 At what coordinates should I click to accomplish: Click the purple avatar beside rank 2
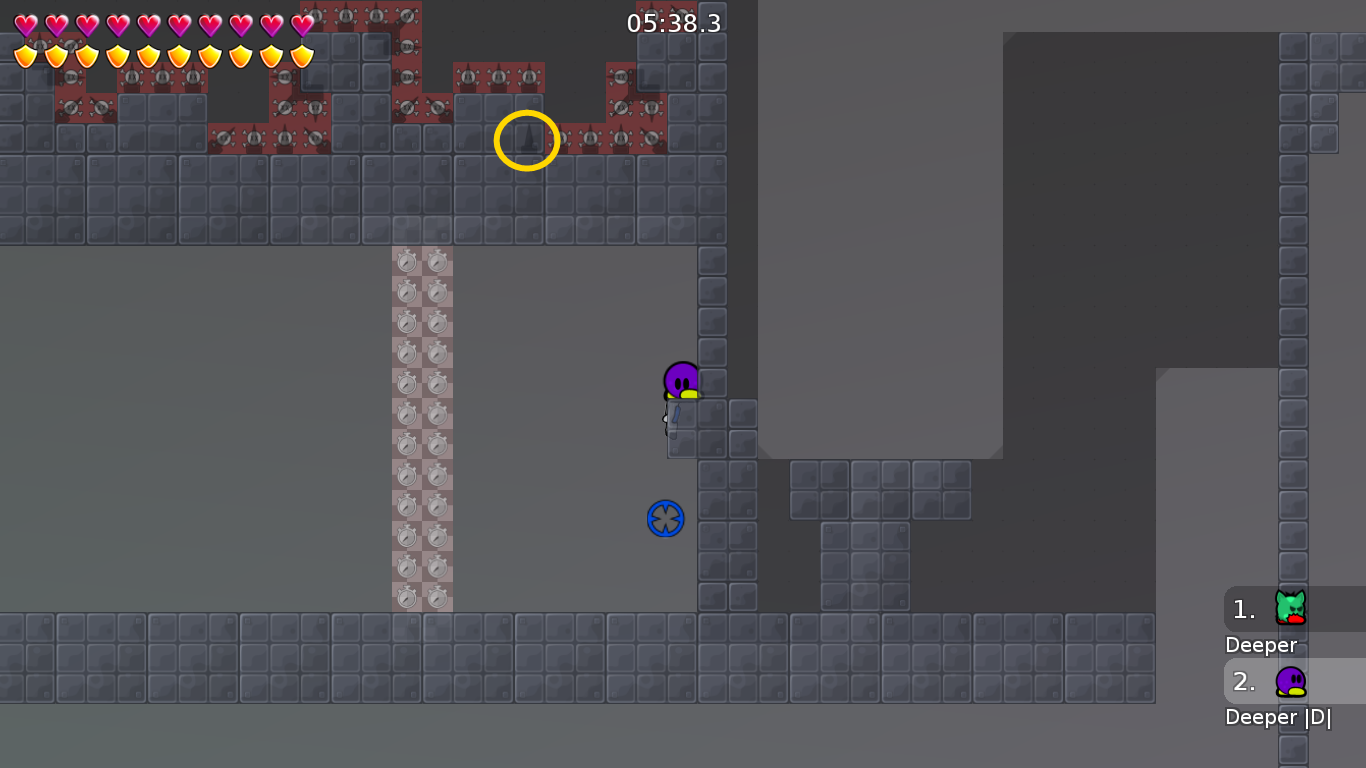click(1293, 681)
